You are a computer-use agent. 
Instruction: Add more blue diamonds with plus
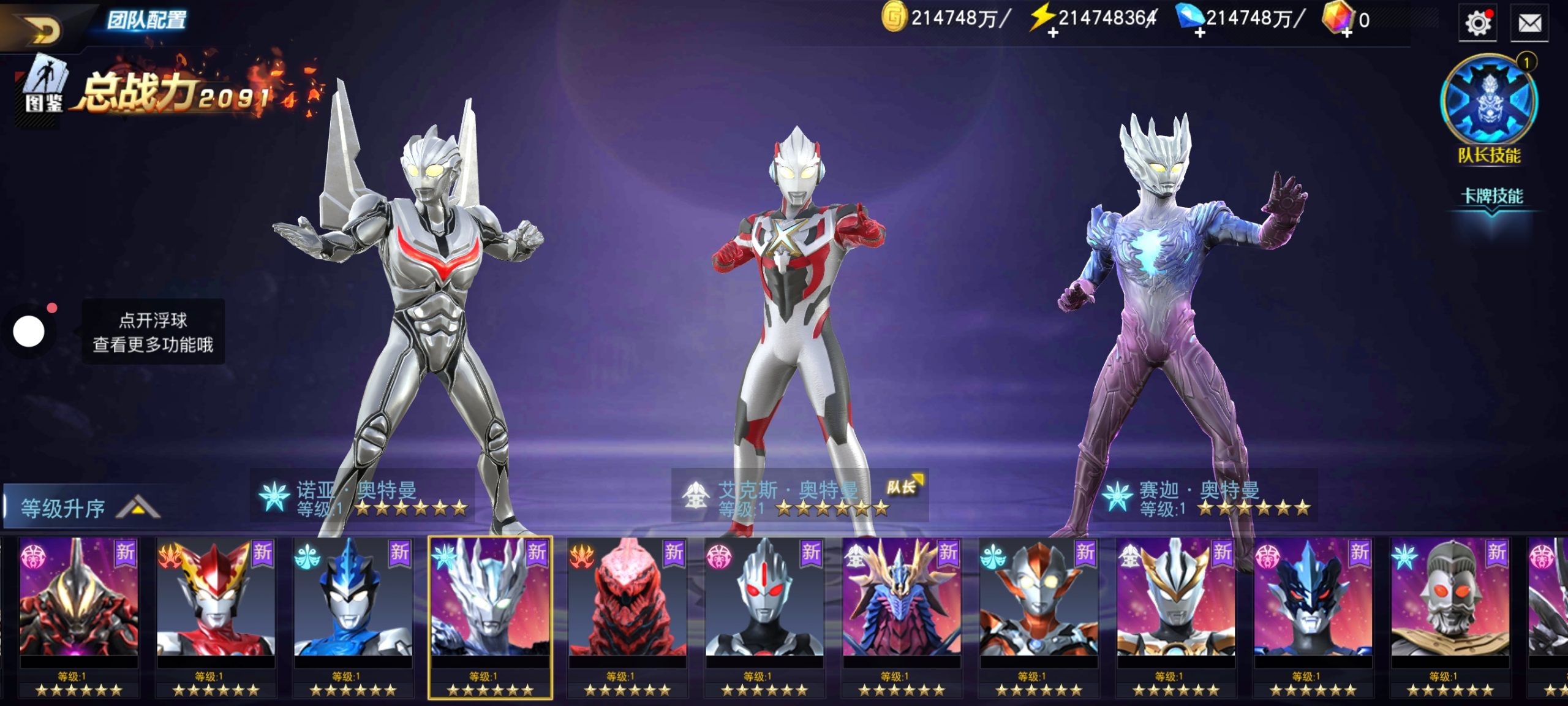pos(1199,32)
